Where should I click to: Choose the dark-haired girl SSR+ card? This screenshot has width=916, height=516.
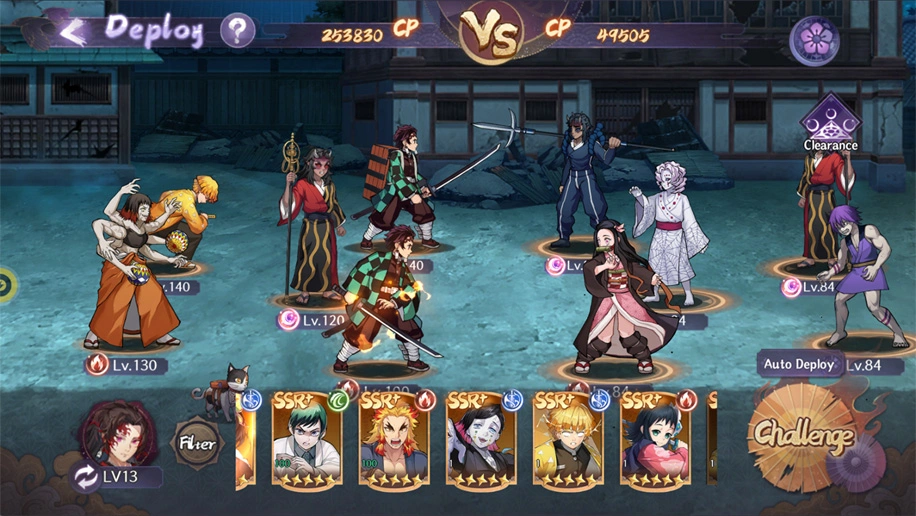click(x=655, y=439)
